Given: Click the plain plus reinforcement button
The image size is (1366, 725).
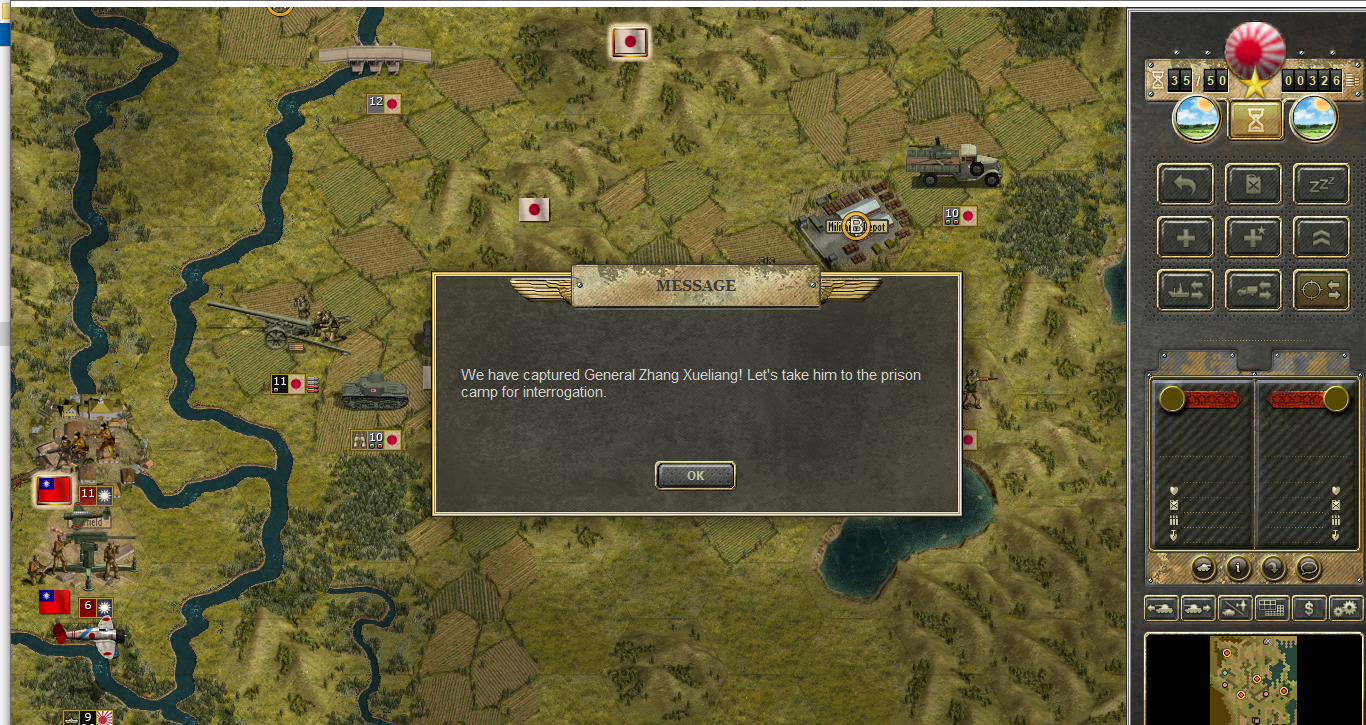Looking at the screenshot, I should point(1185,237).
